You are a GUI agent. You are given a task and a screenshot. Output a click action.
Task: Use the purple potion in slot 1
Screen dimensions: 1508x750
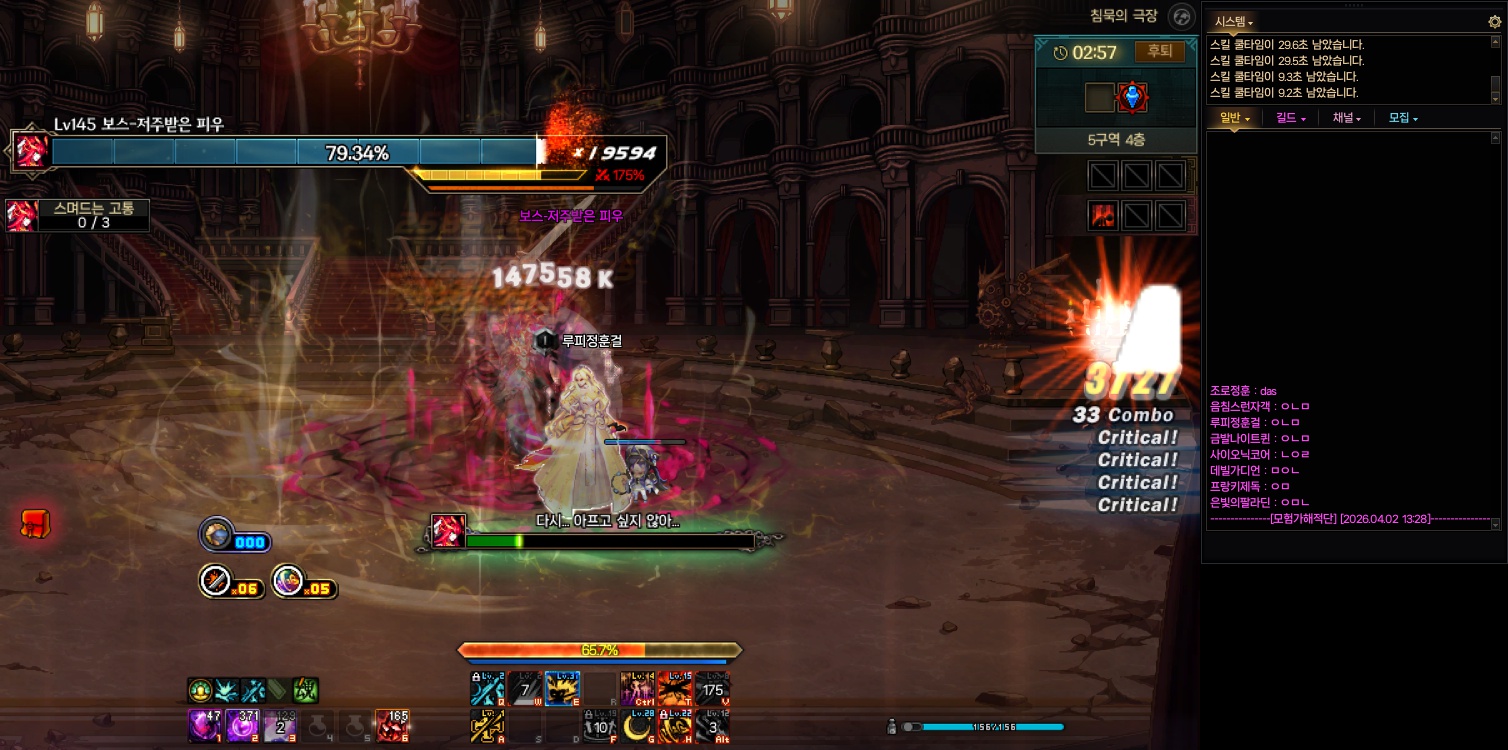click(205, 725)
